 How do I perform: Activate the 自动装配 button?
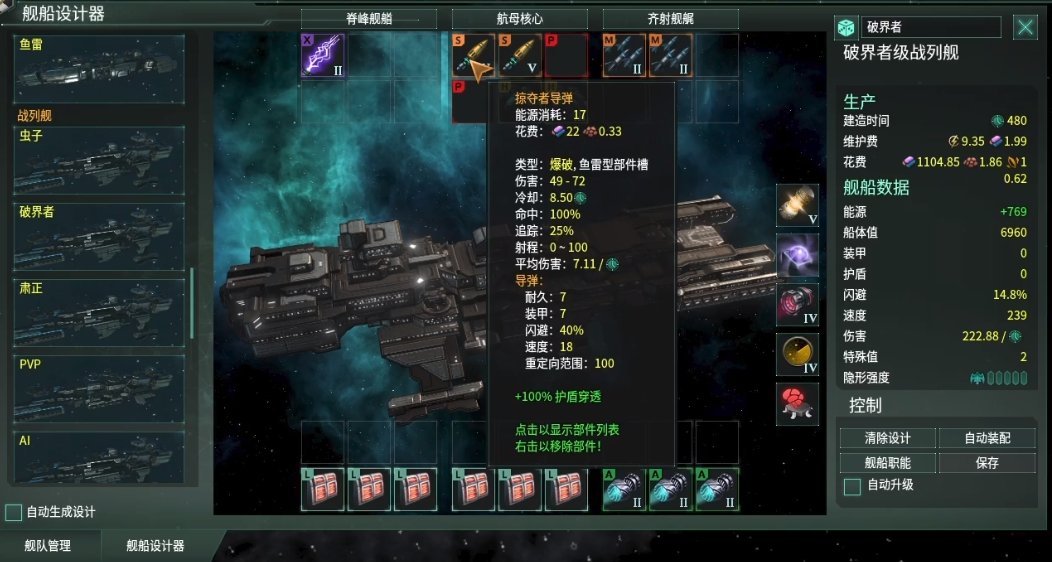tap(987, 438)
